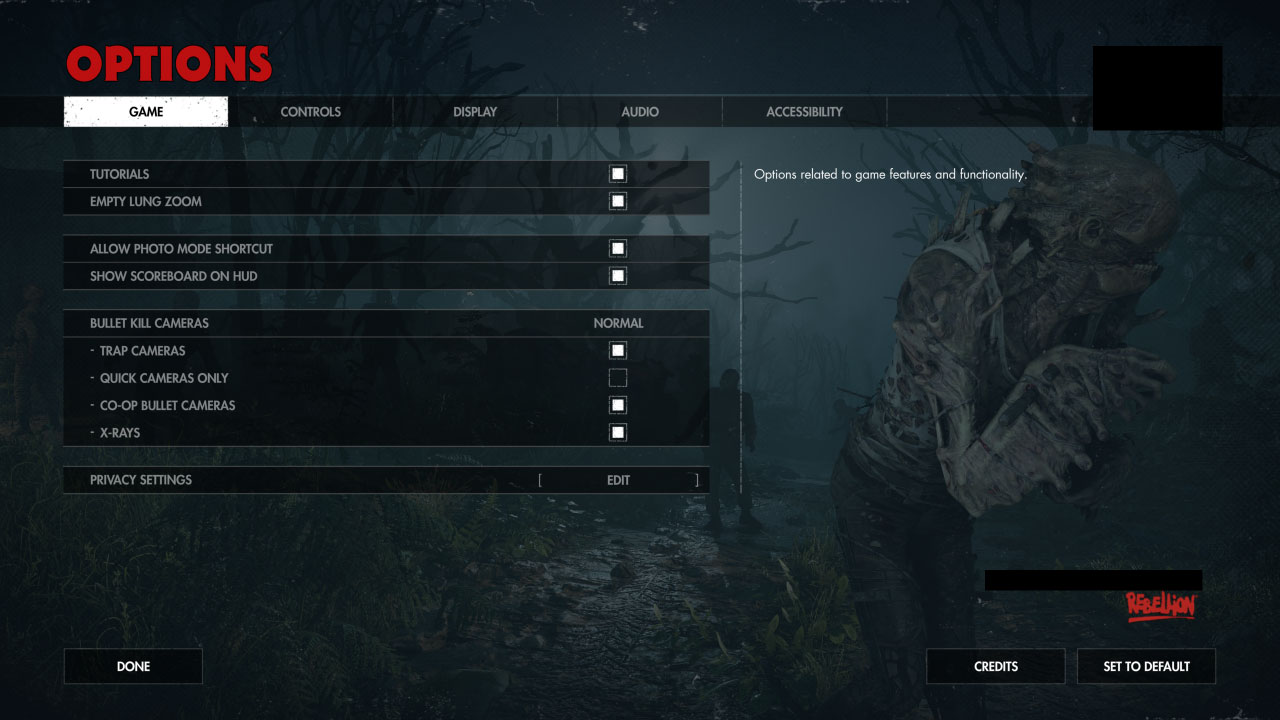View the game Credits

tap(995, 666)
